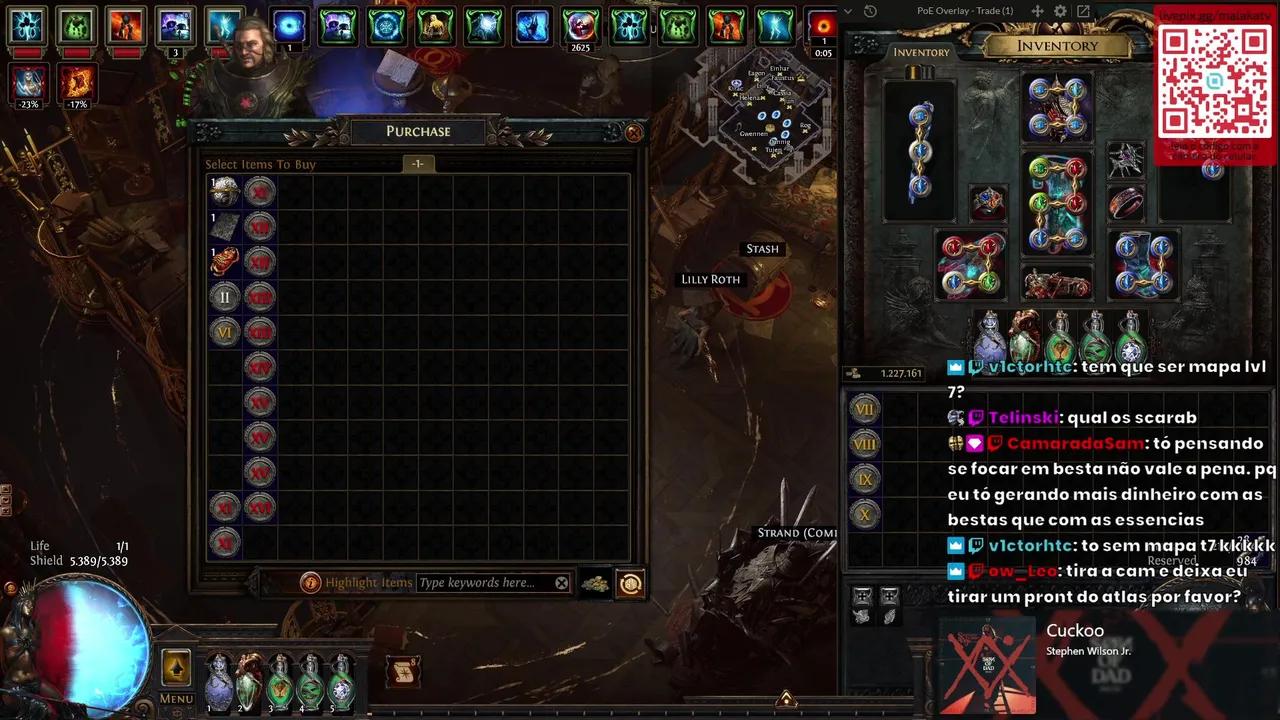Clear the keyword search with its X toggle

point(561,582)
